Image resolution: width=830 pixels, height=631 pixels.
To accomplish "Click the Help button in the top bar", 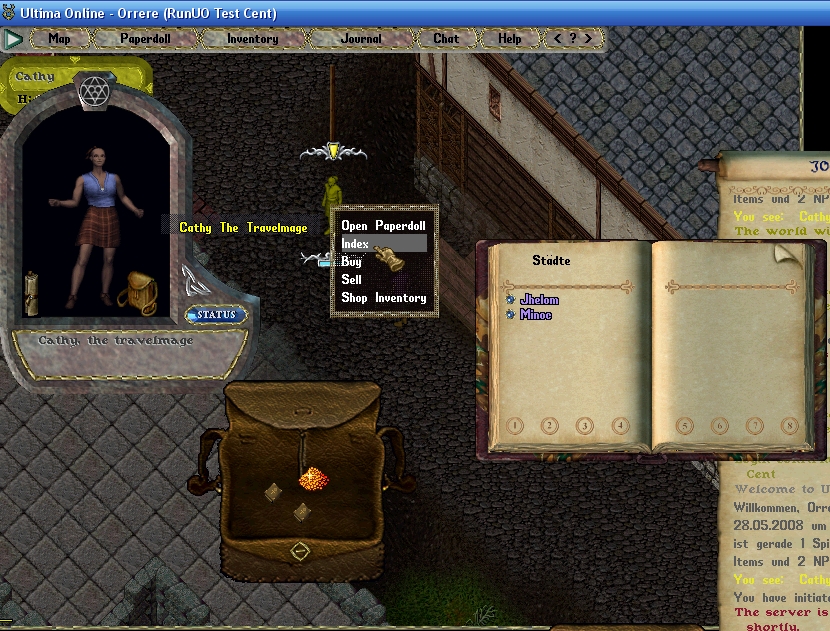I will tap(510, 39).
